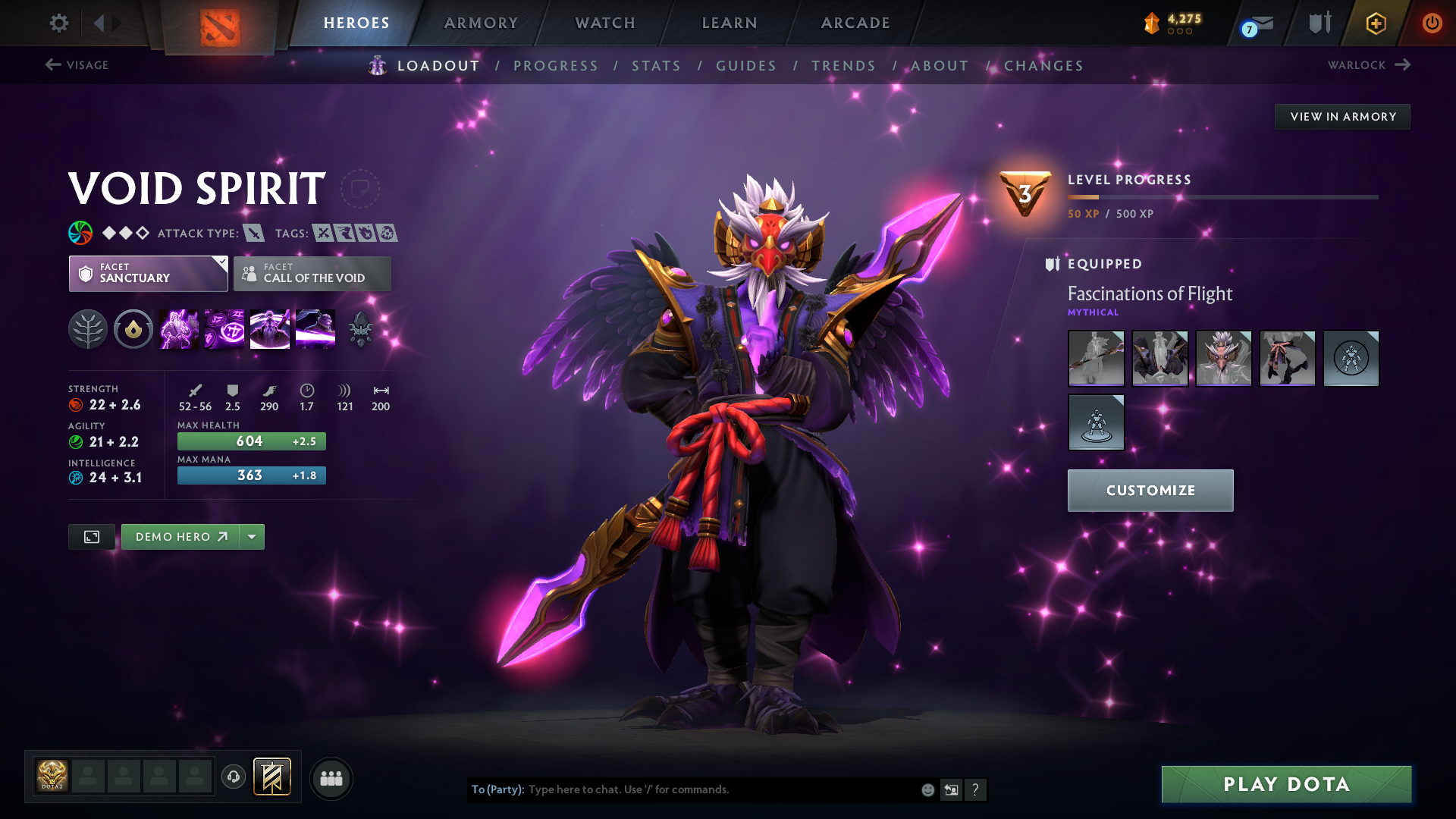
Task: Toggle the talent tree icon
Action: coord(87,328)
